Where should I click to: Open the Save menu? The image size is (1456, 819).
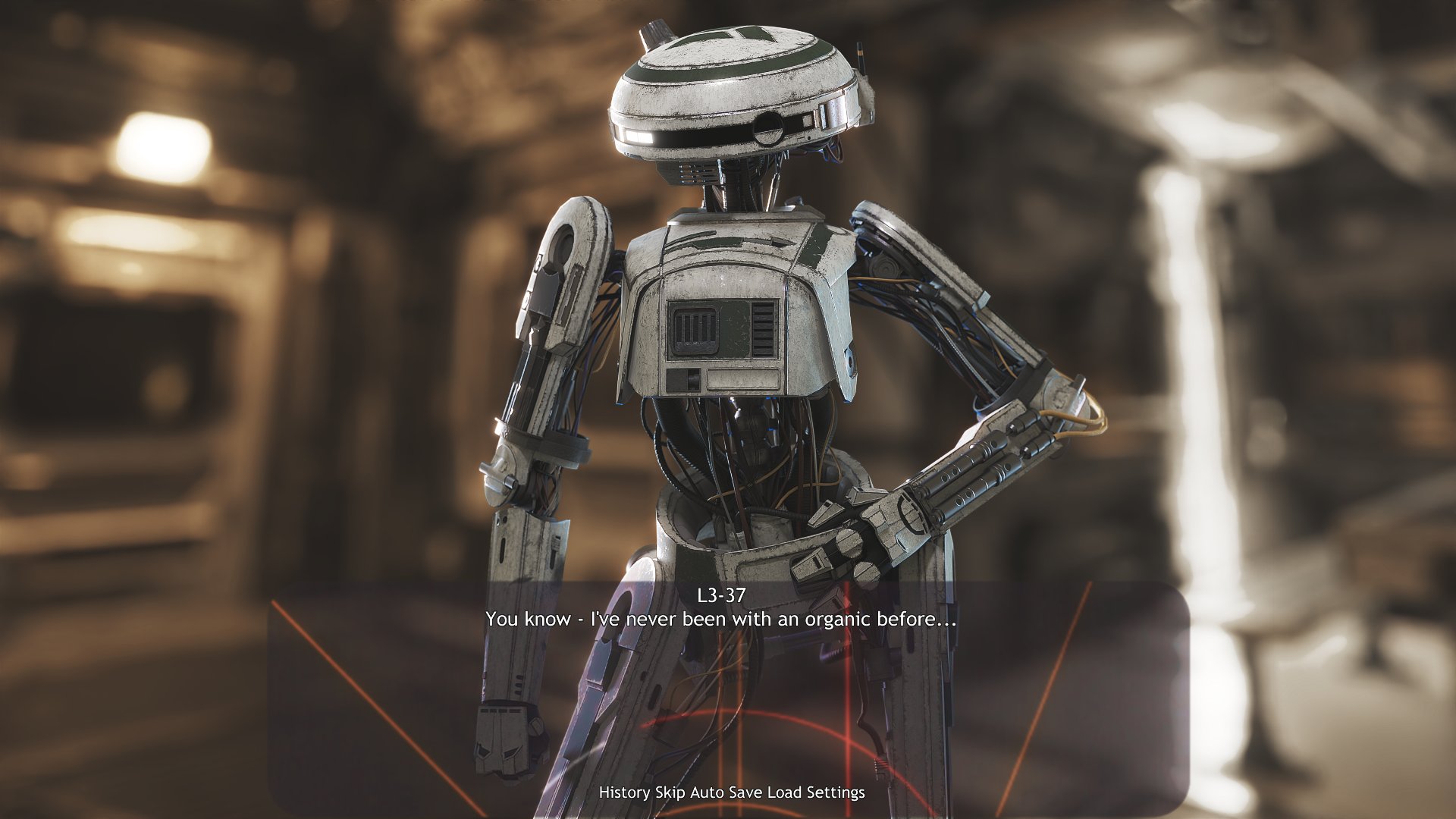(747, 792)
